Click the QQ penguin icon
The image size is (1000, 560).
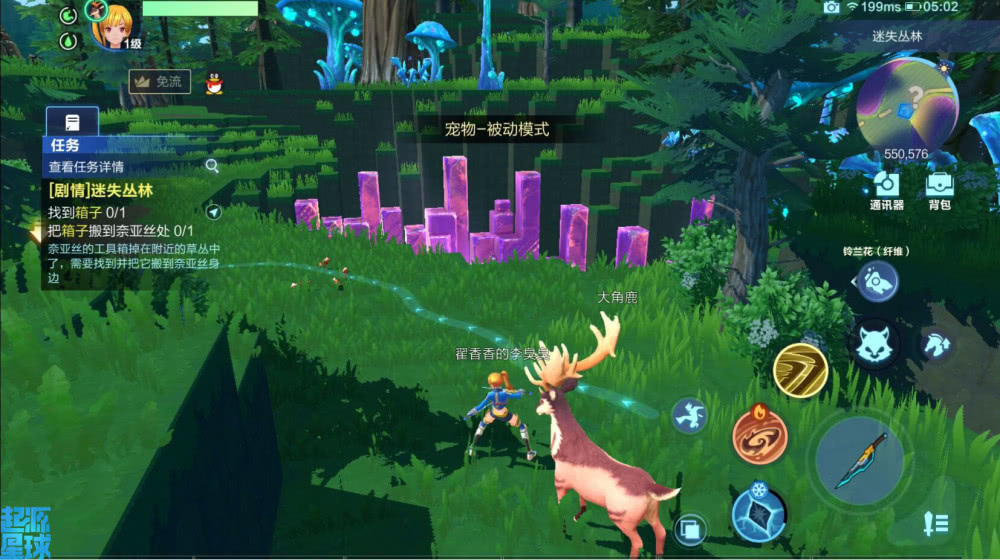pyautogui.click(x=214, y=83)
